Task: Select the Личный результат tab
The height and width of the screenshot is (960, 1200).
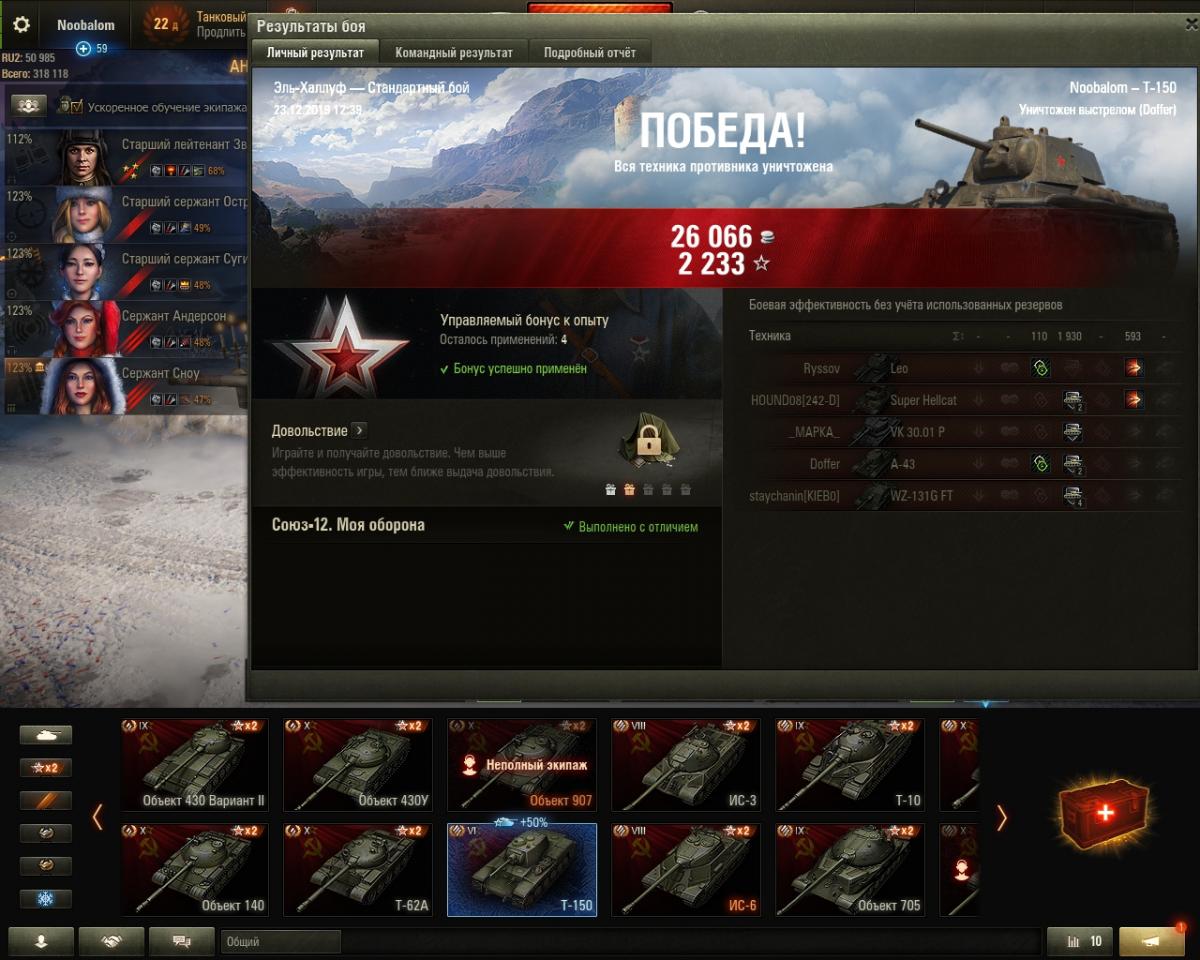Action: 314,53
